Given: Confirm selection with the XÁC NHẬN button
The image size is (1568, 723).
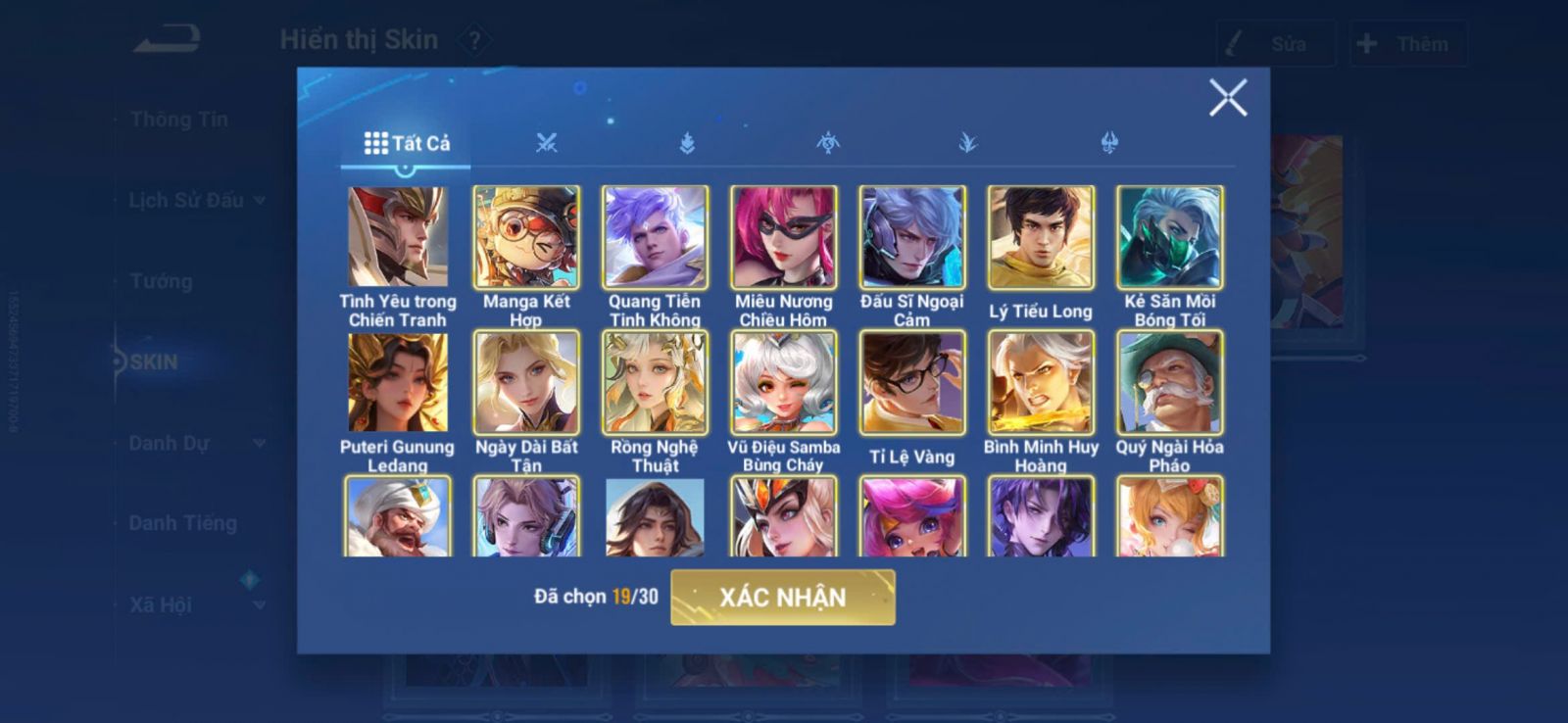Looking at the screenshot, I should (x=782, y=597).
